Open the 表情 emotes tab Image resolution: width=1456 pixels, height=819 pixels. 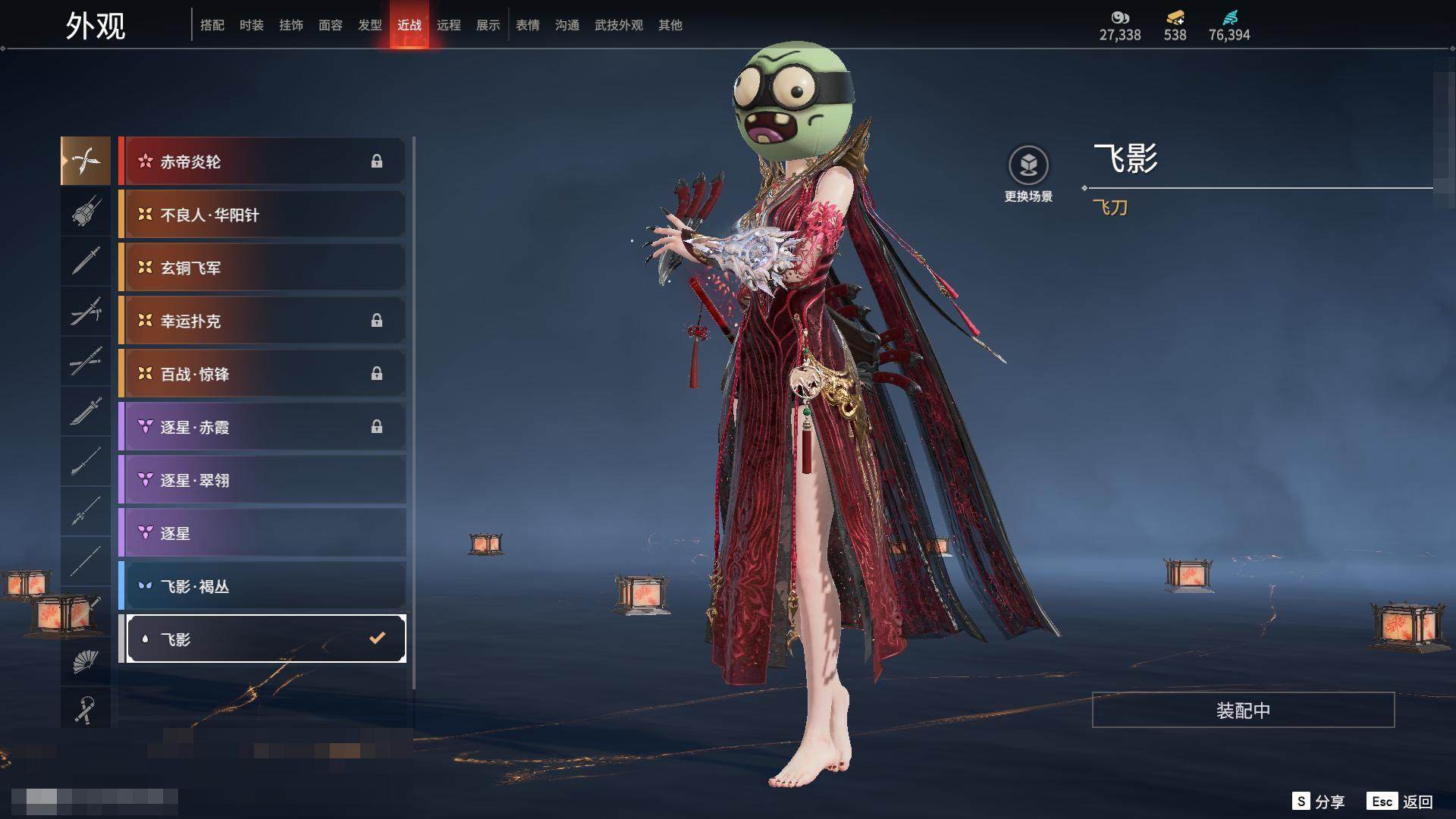tap(527, 25)
